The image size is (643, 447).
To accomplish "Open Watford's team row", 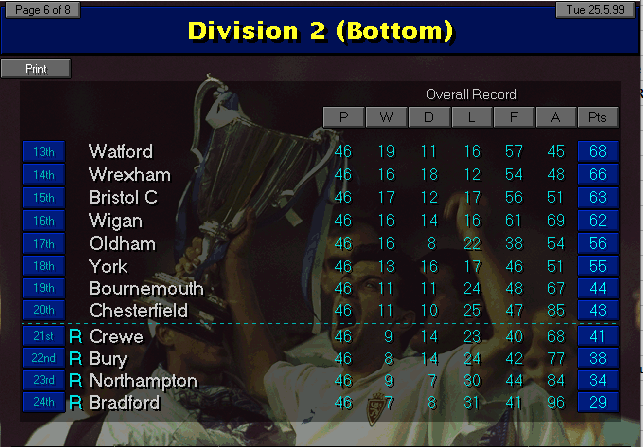I will pos(121,152).
